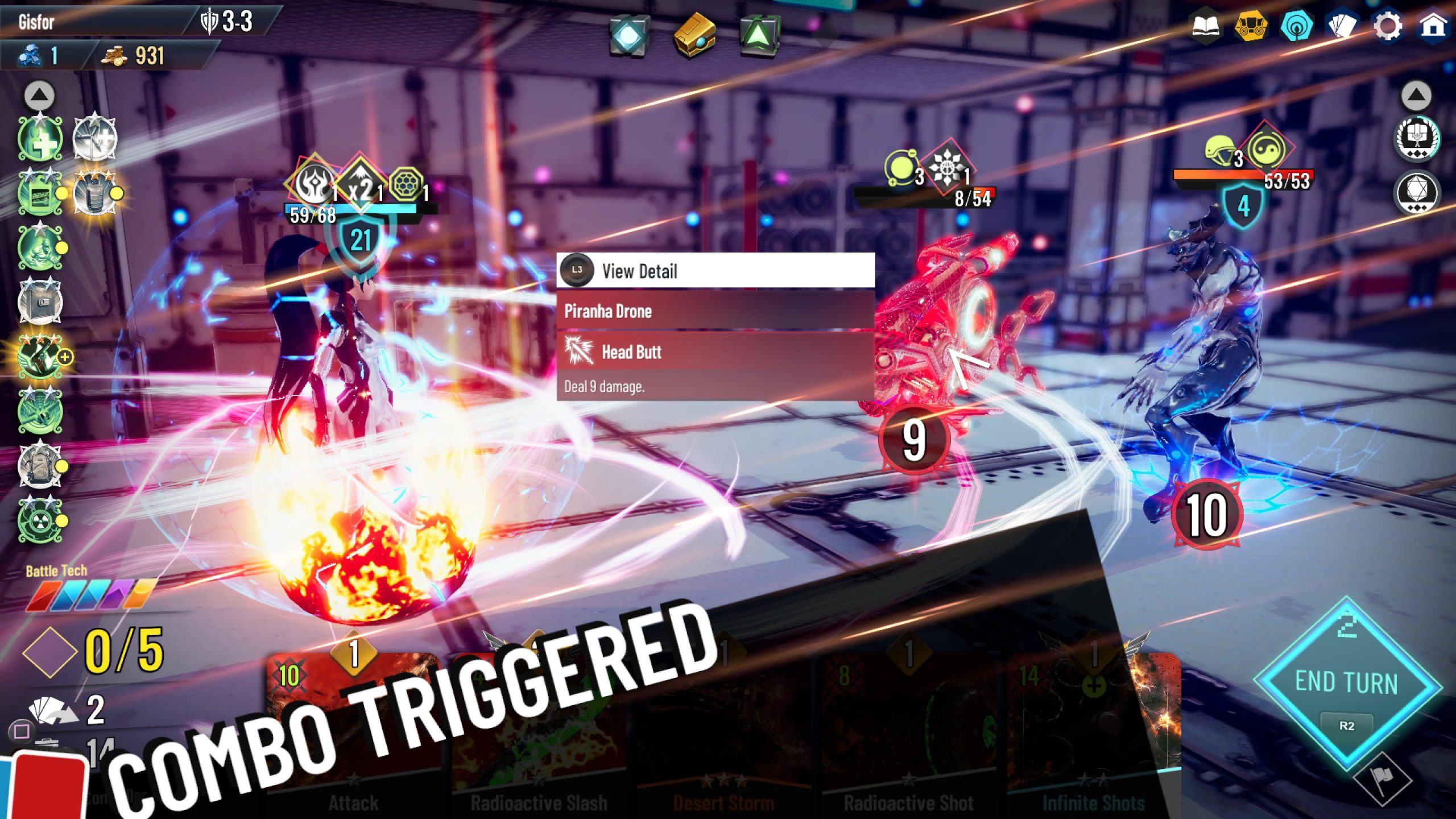The width and height of the screenshot is (1456, 819).
Task: Choose the Radioactive Slash card
Action: (538, 739)
